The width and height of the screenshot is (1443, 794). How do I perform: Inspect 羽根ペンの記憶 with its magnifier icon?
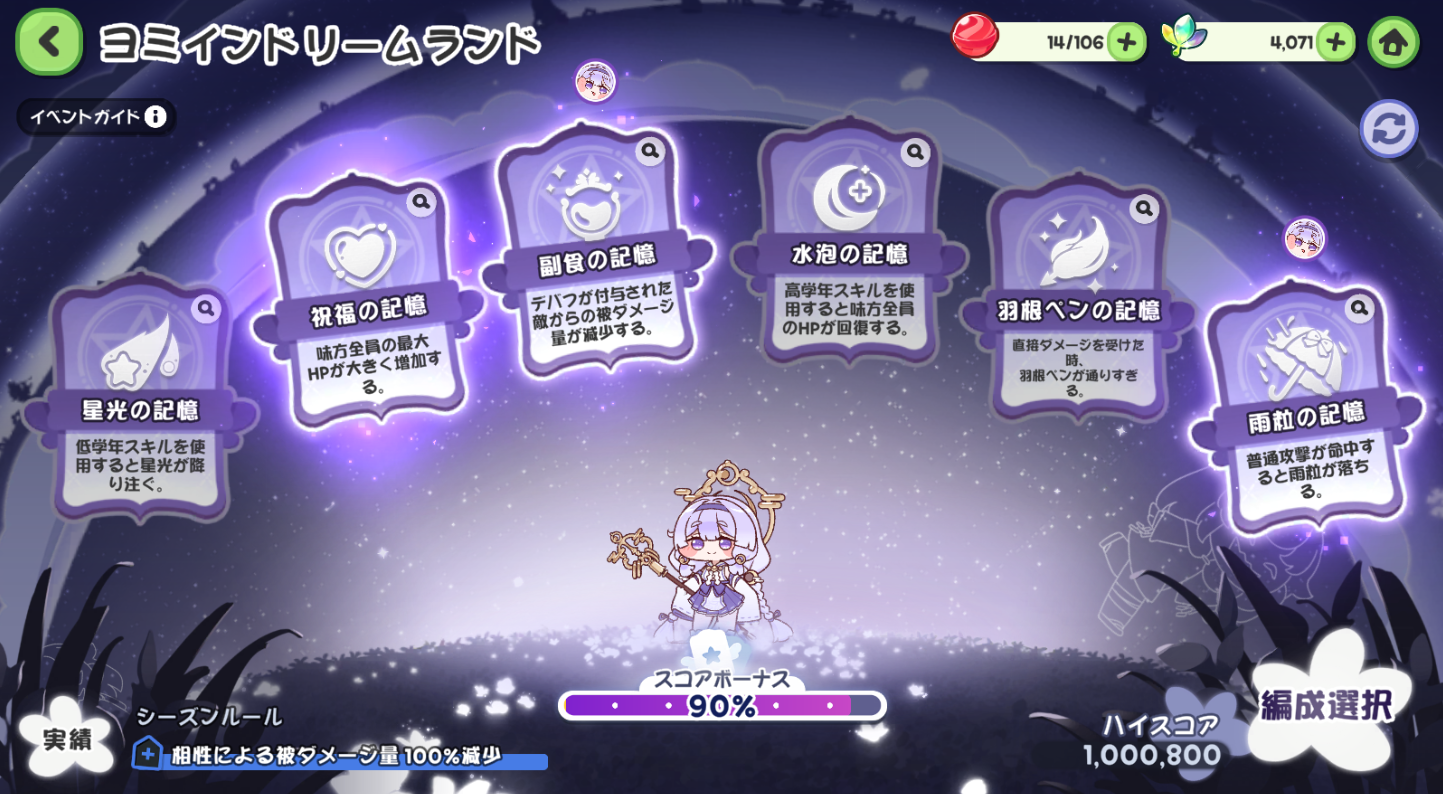point(1144,209)
